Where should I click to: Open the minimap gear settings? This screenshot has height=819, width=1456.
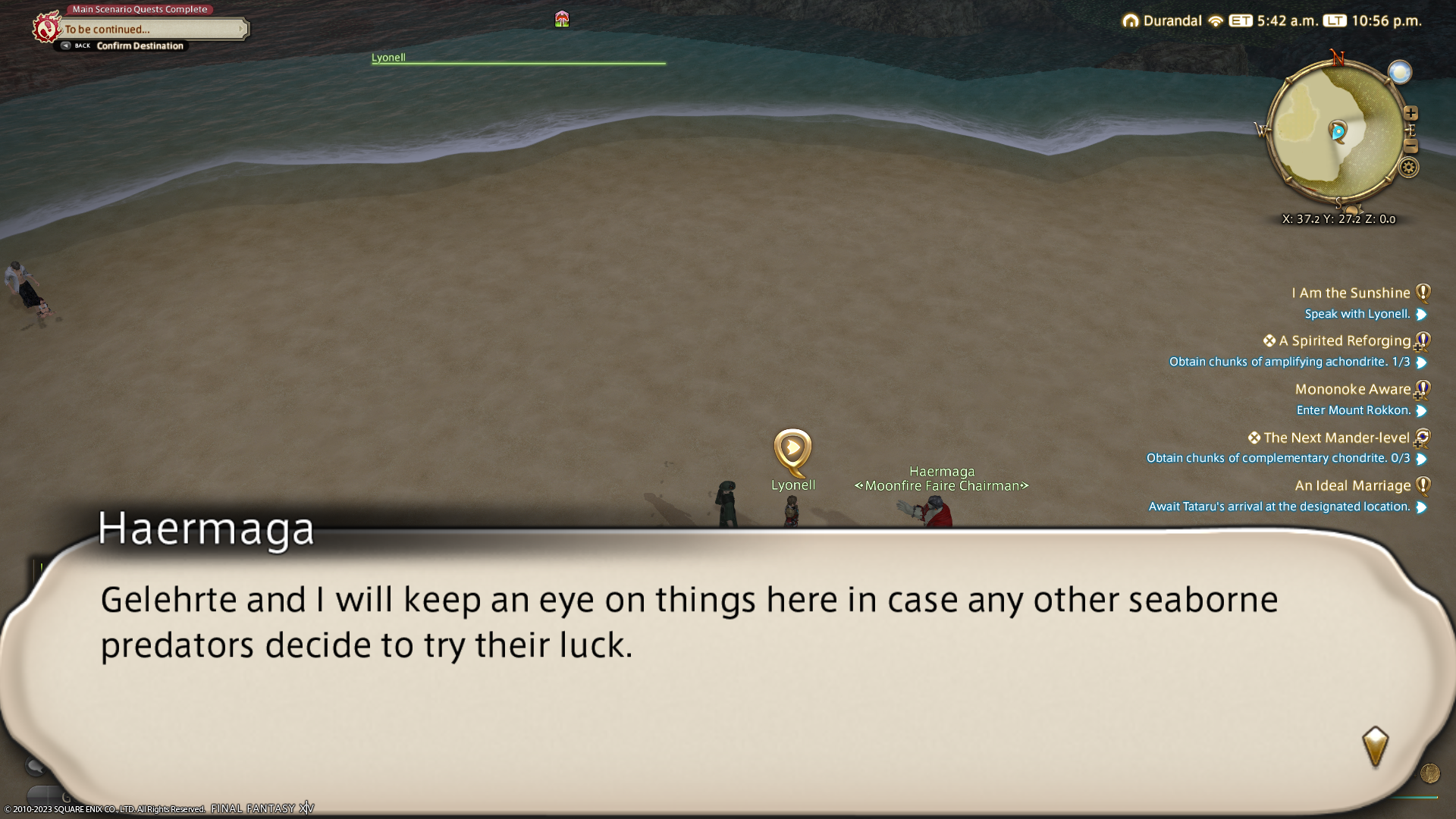point(1408,168)
